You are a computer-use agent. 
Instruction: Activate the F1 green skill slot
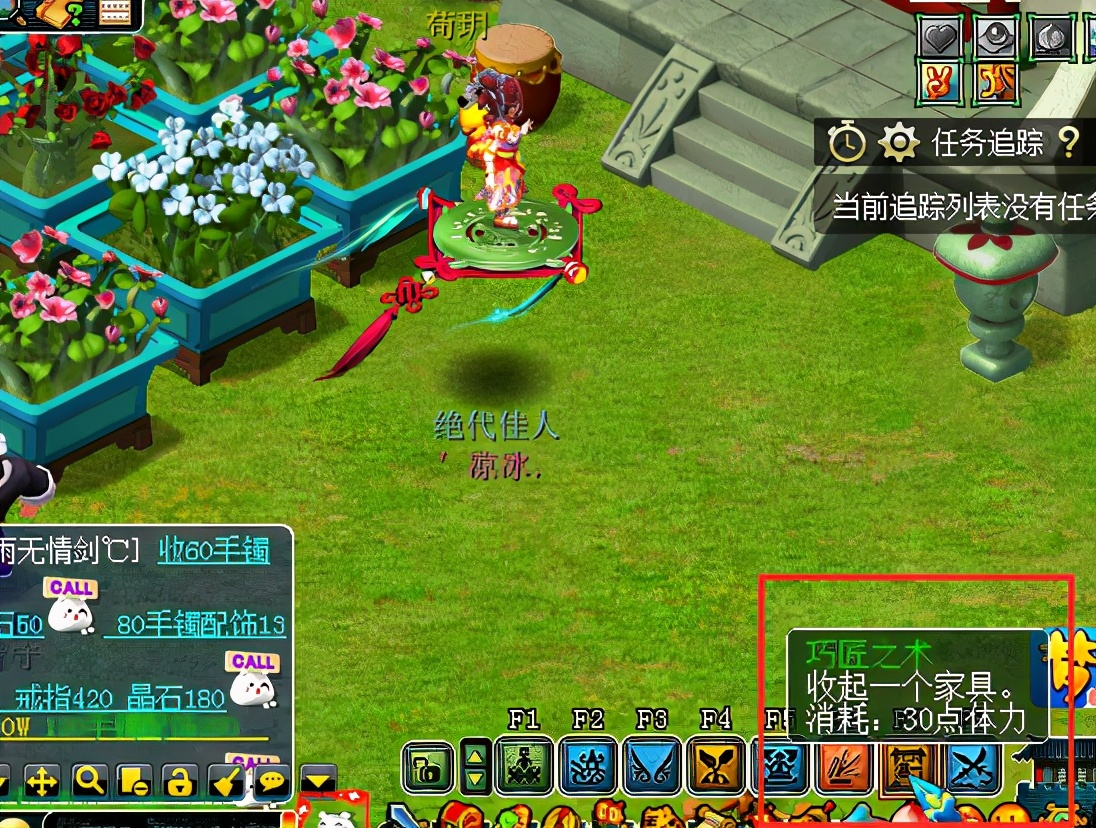[x=524, y=768]
